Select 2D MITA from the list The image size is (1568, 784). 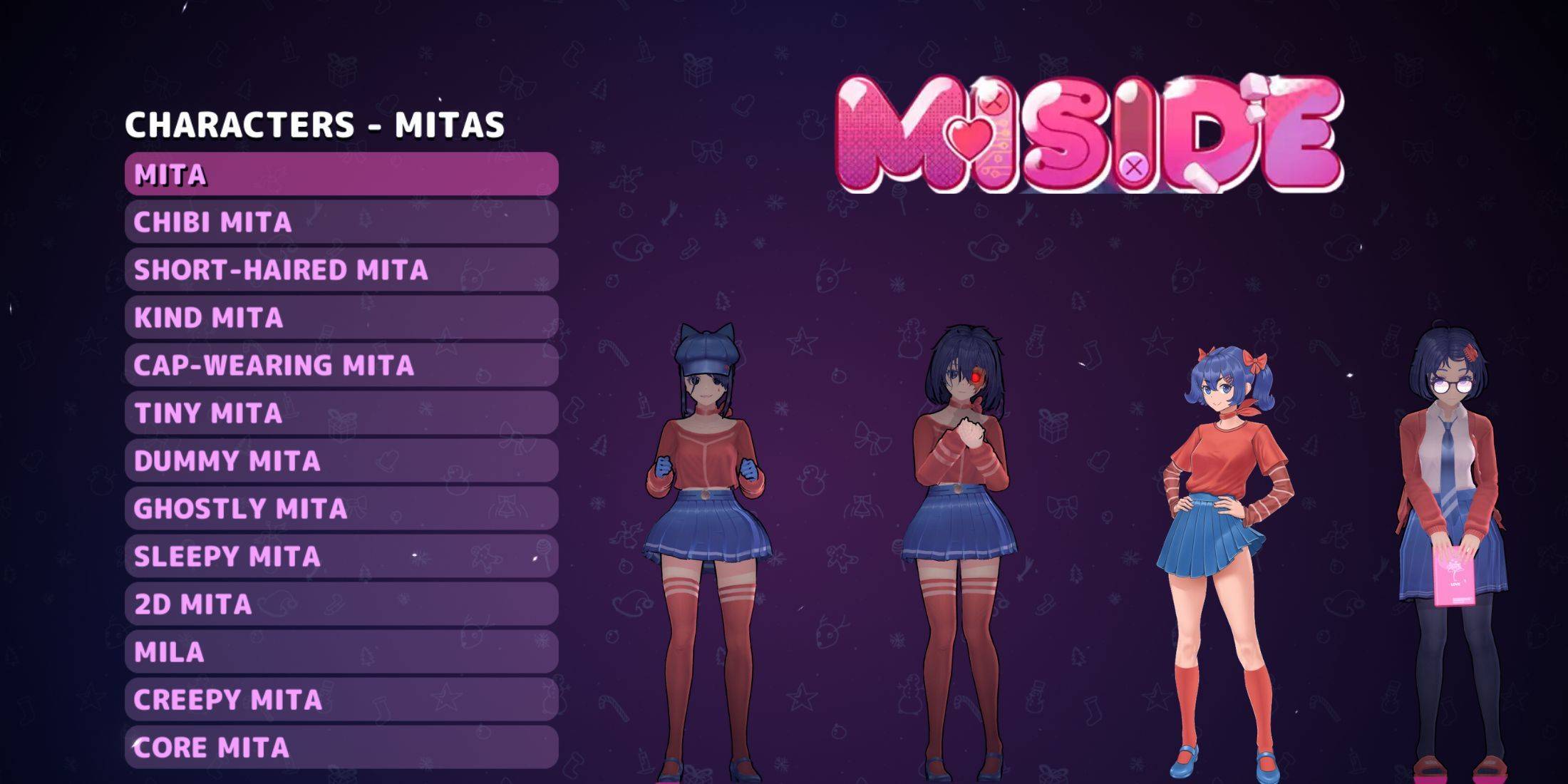(x=342, y=604)
